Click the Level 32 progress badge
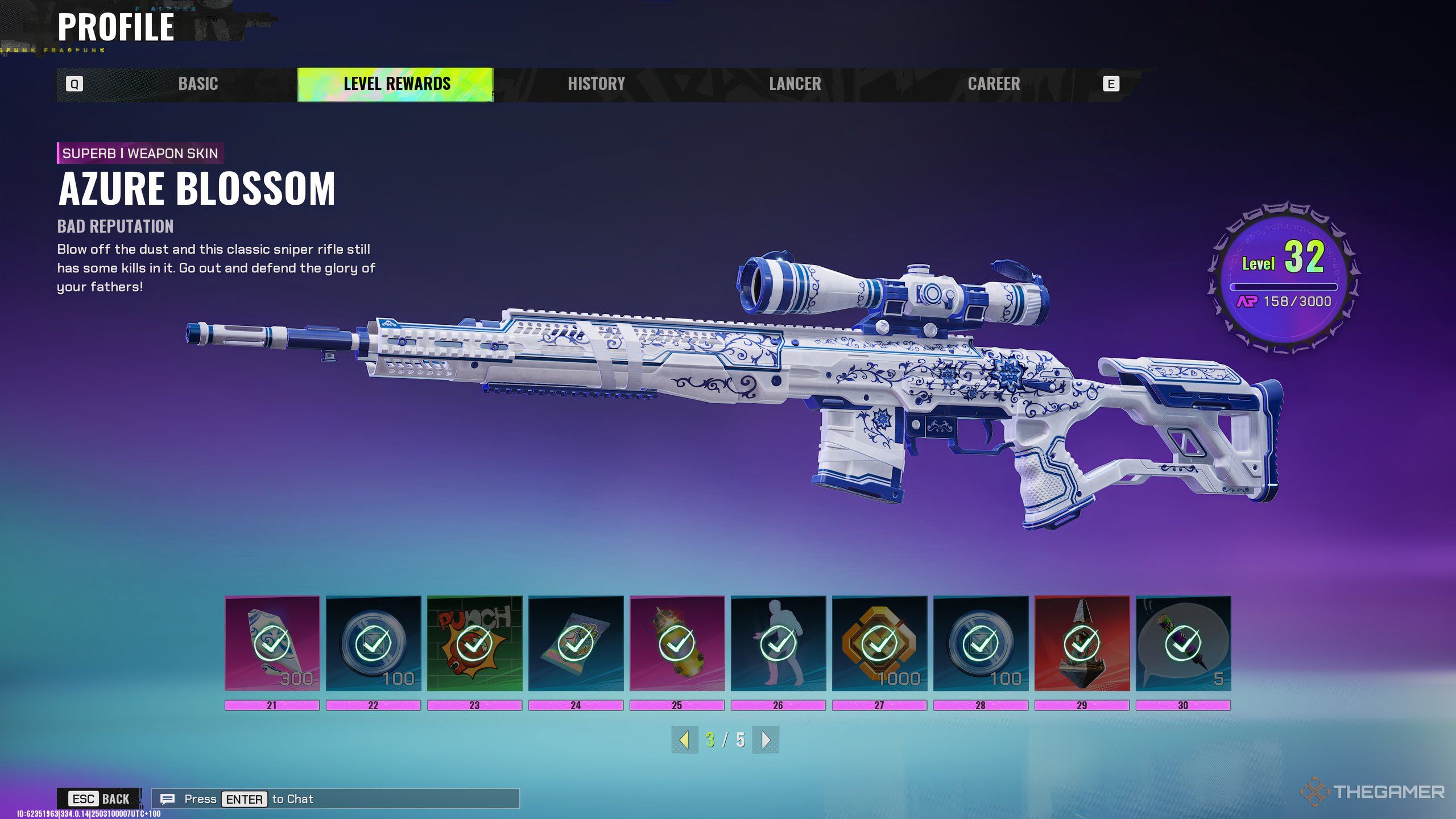The width and height of the screenshot is (1456, 819). pyautogui.click(x=1283, y=277)
